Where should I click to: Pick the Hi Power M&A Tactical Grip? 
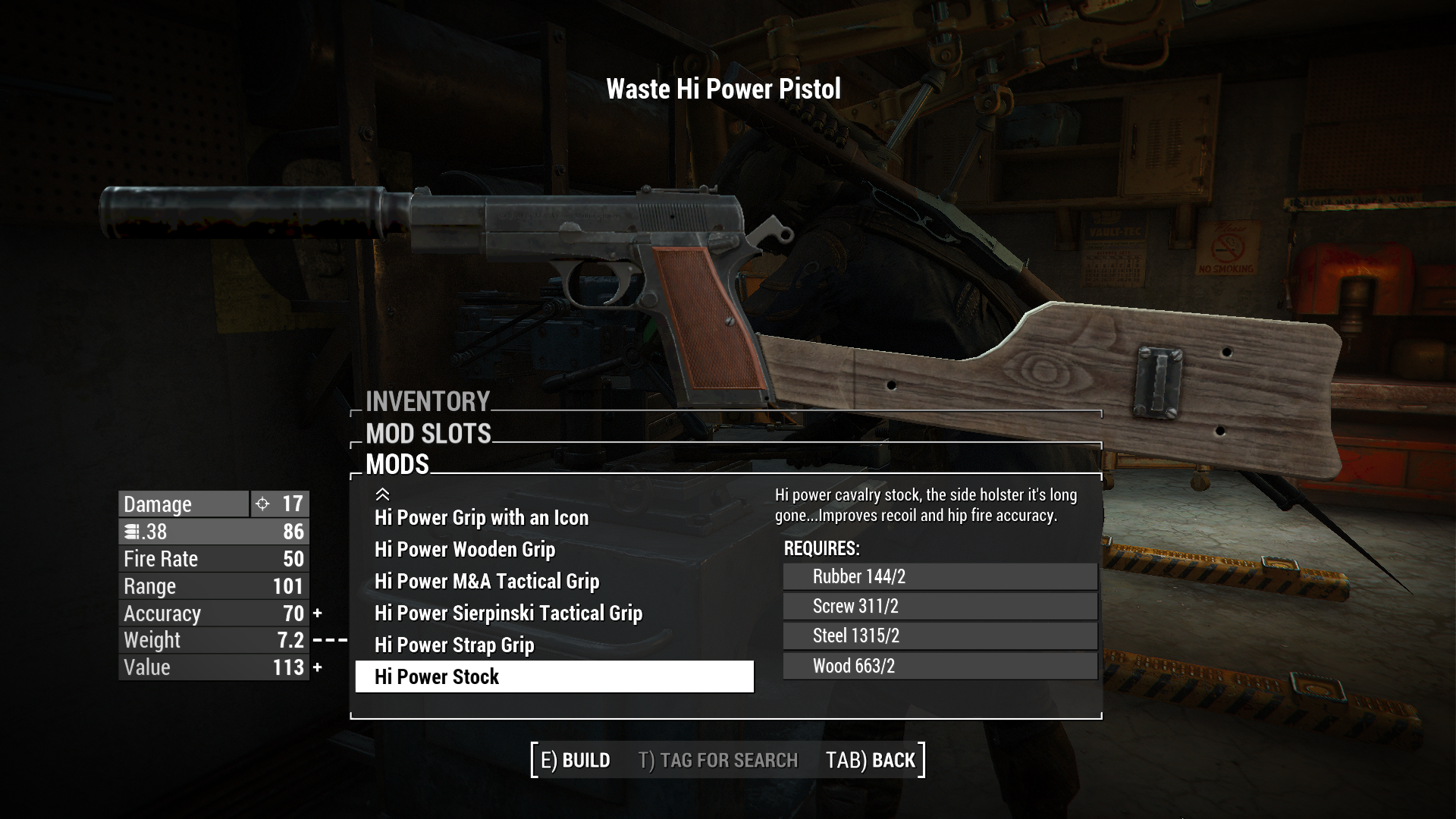click(x=487, y=581)
